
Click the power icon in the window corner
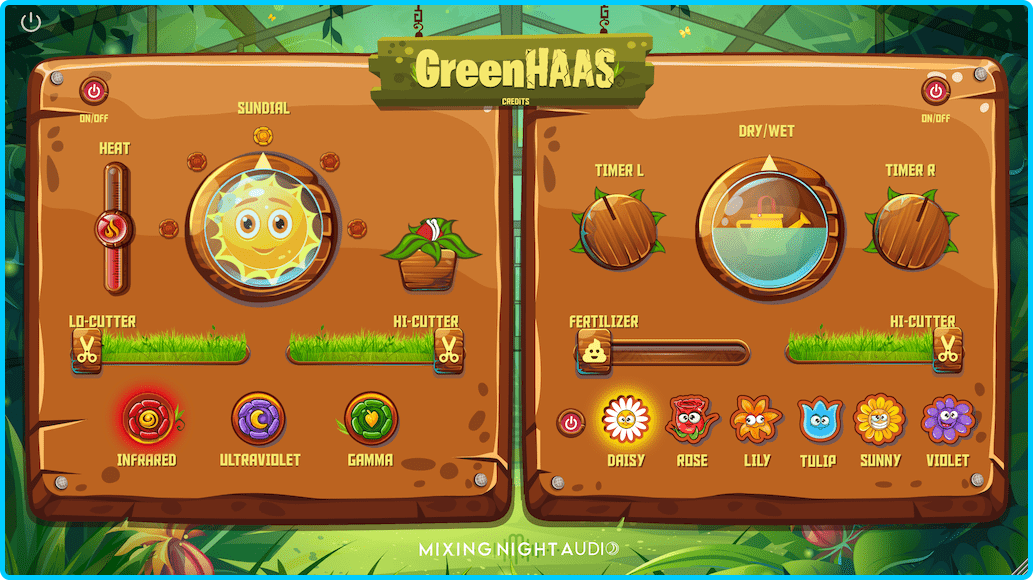(x=31, y=22)
